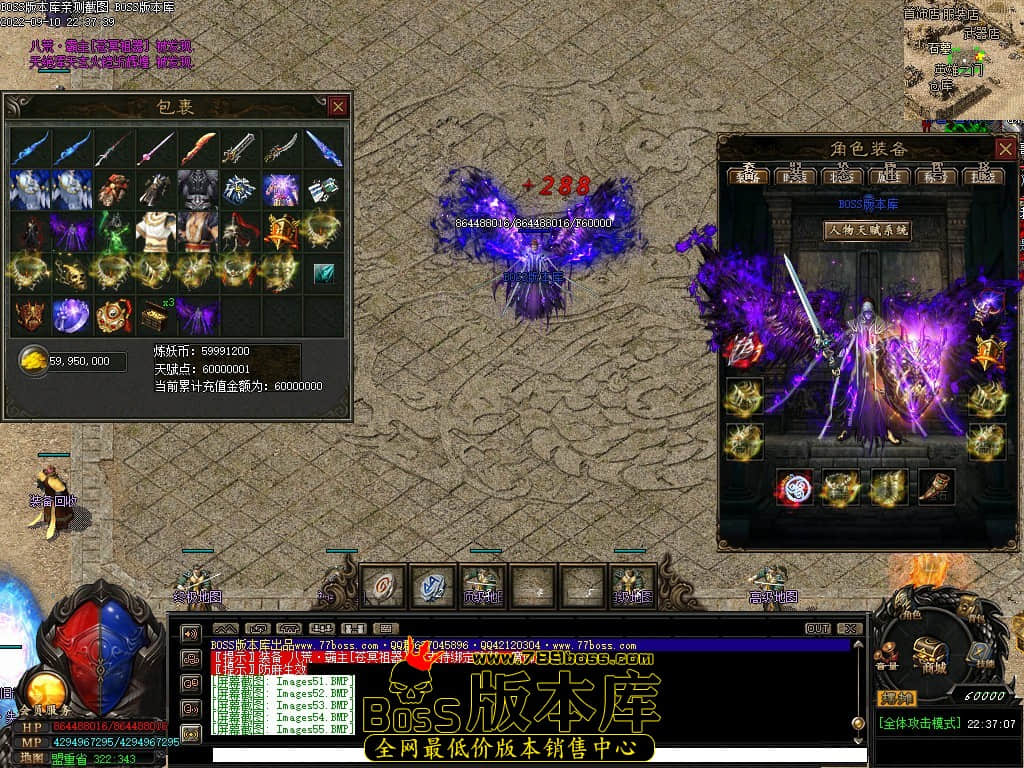Close the 包裹 bag window
Viewport: 1024px width, 768px height.
click(339, 106)
